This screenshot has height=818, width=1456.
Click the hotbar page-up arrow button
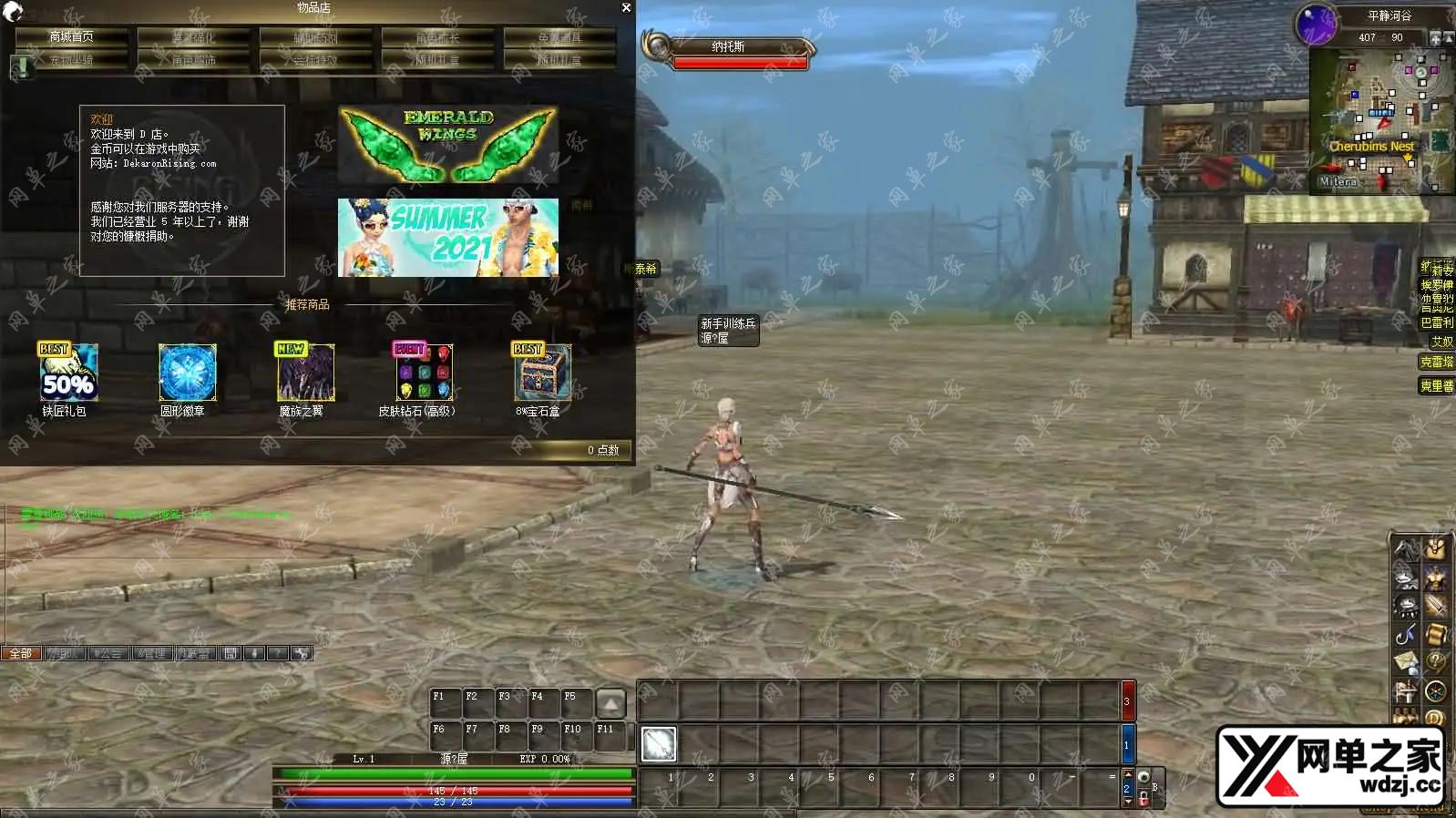(610, 703)
